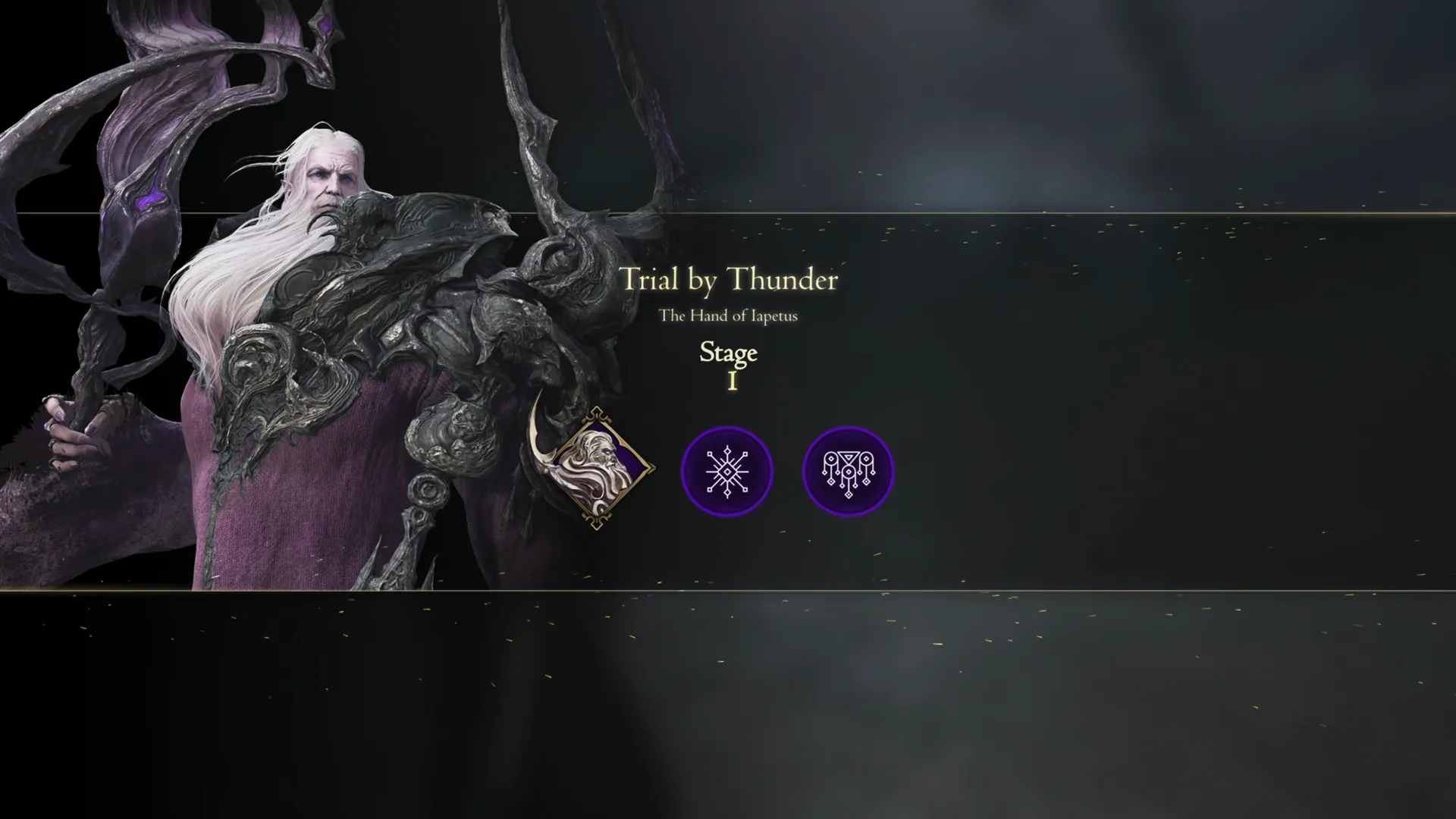This screenshot has height=819, width=1456.
Task: Click The Hand of Iapetus subtitle link
Action: coord(730,315)
